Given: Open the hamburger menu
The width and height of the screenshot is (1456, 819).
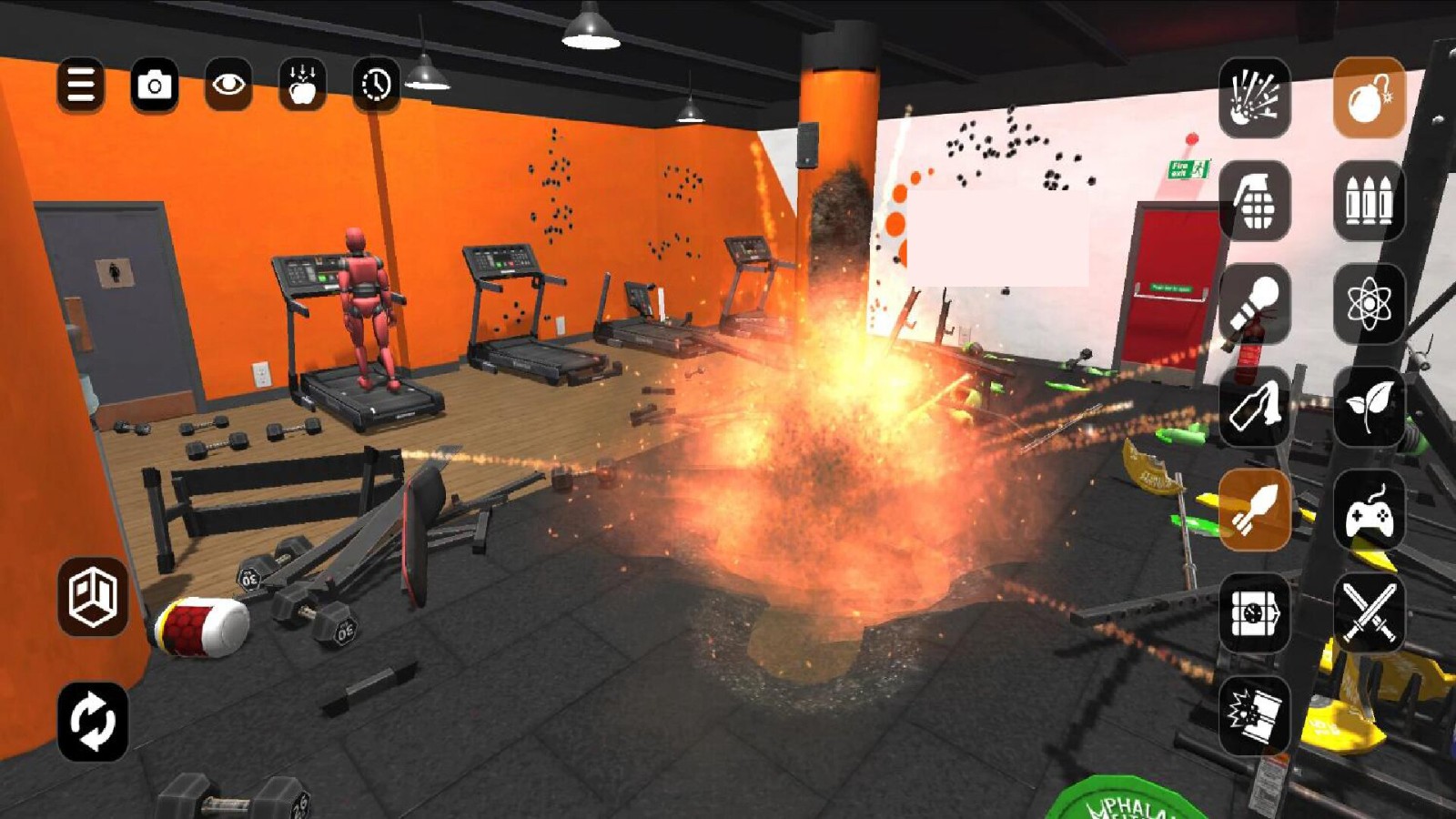Looking at the screenshot, I should (80, 86).
